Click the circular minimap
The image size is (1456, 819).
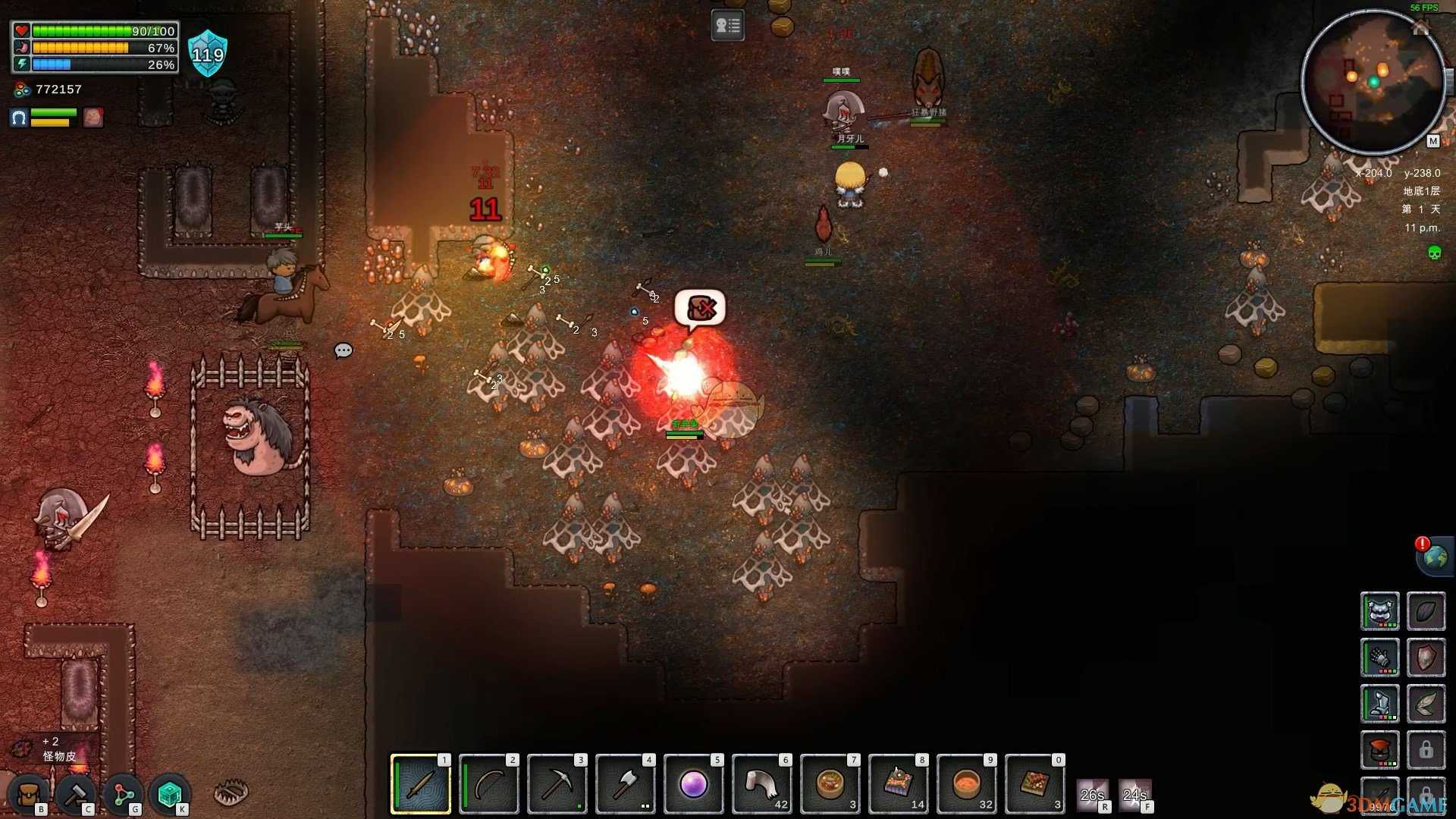1373,82
